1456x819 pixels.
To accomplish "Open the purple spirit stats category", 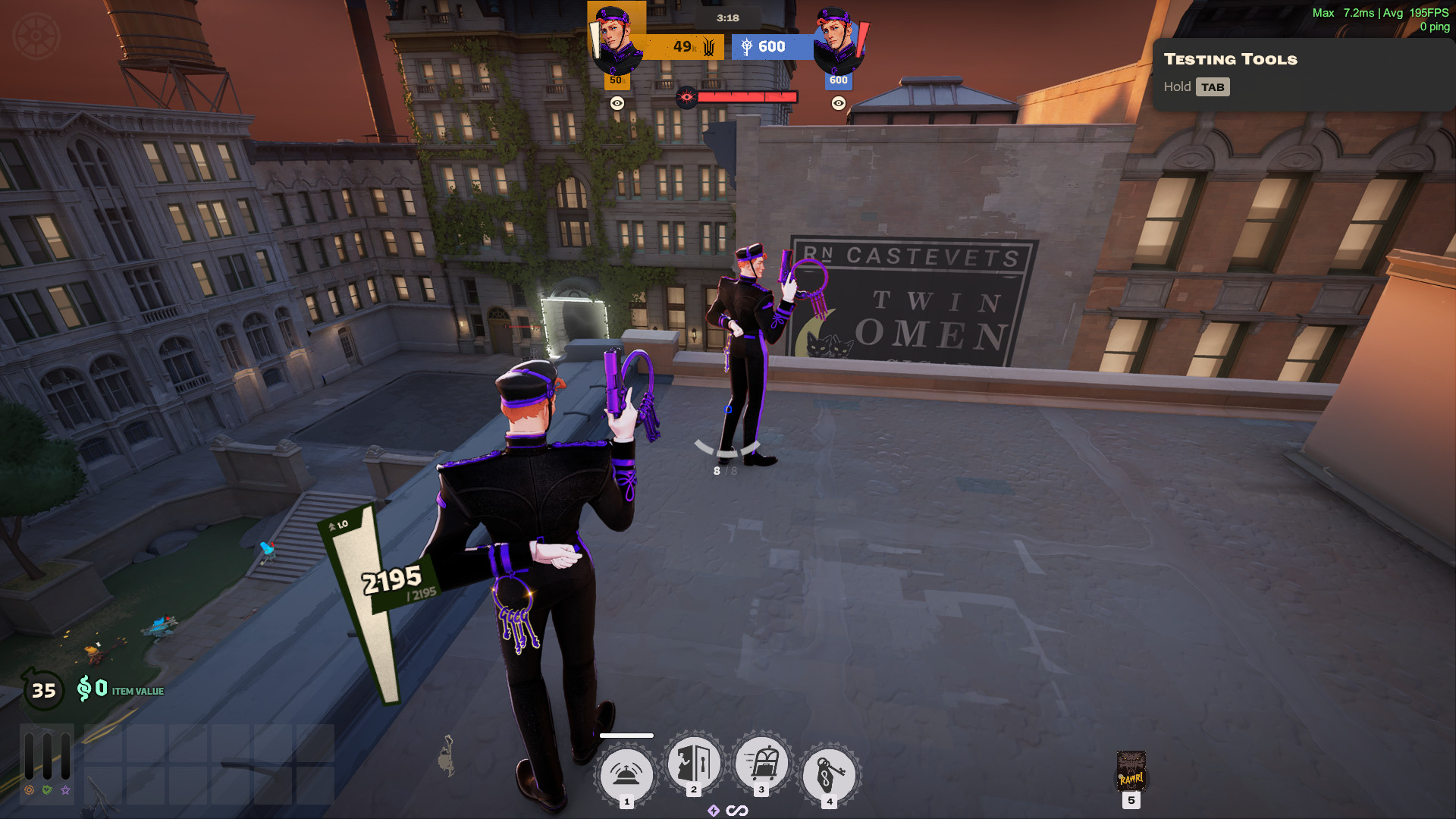I will 66,789.
